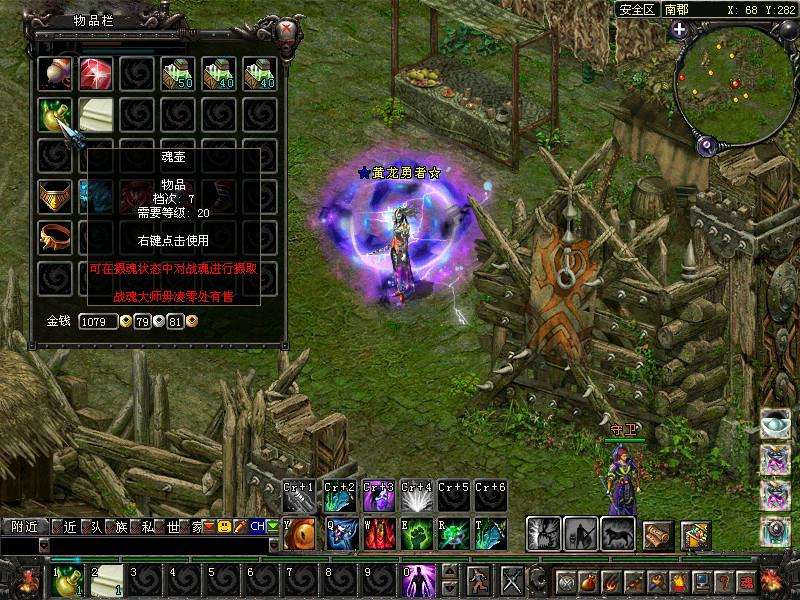This screenshot has width=800, height=600.
Task: Select the gourd item in the inventory
Action: tap(55, 74)
